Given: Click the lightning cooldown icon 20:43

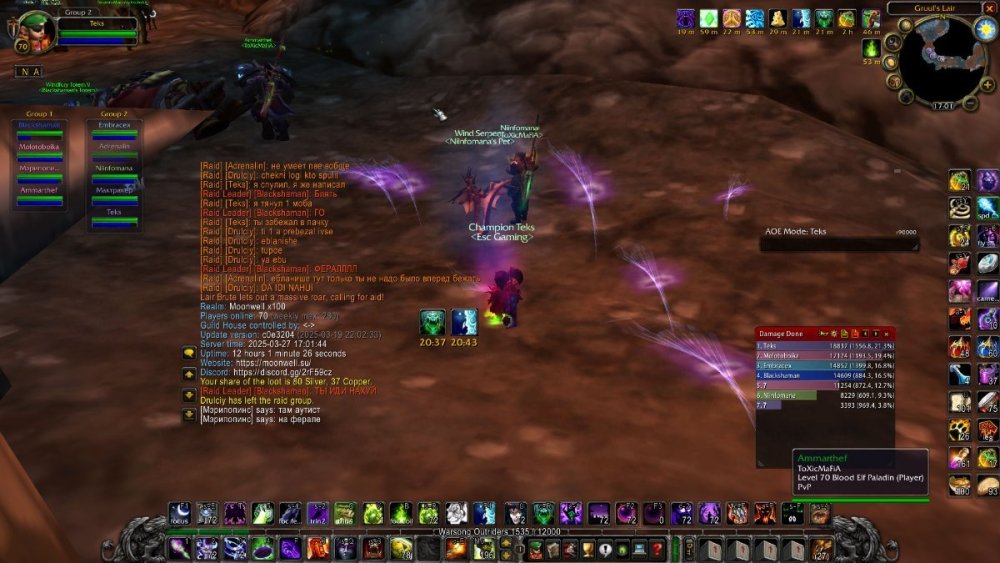Looking at the screenshot, I should pyautogui.click(x=463, y=322).
